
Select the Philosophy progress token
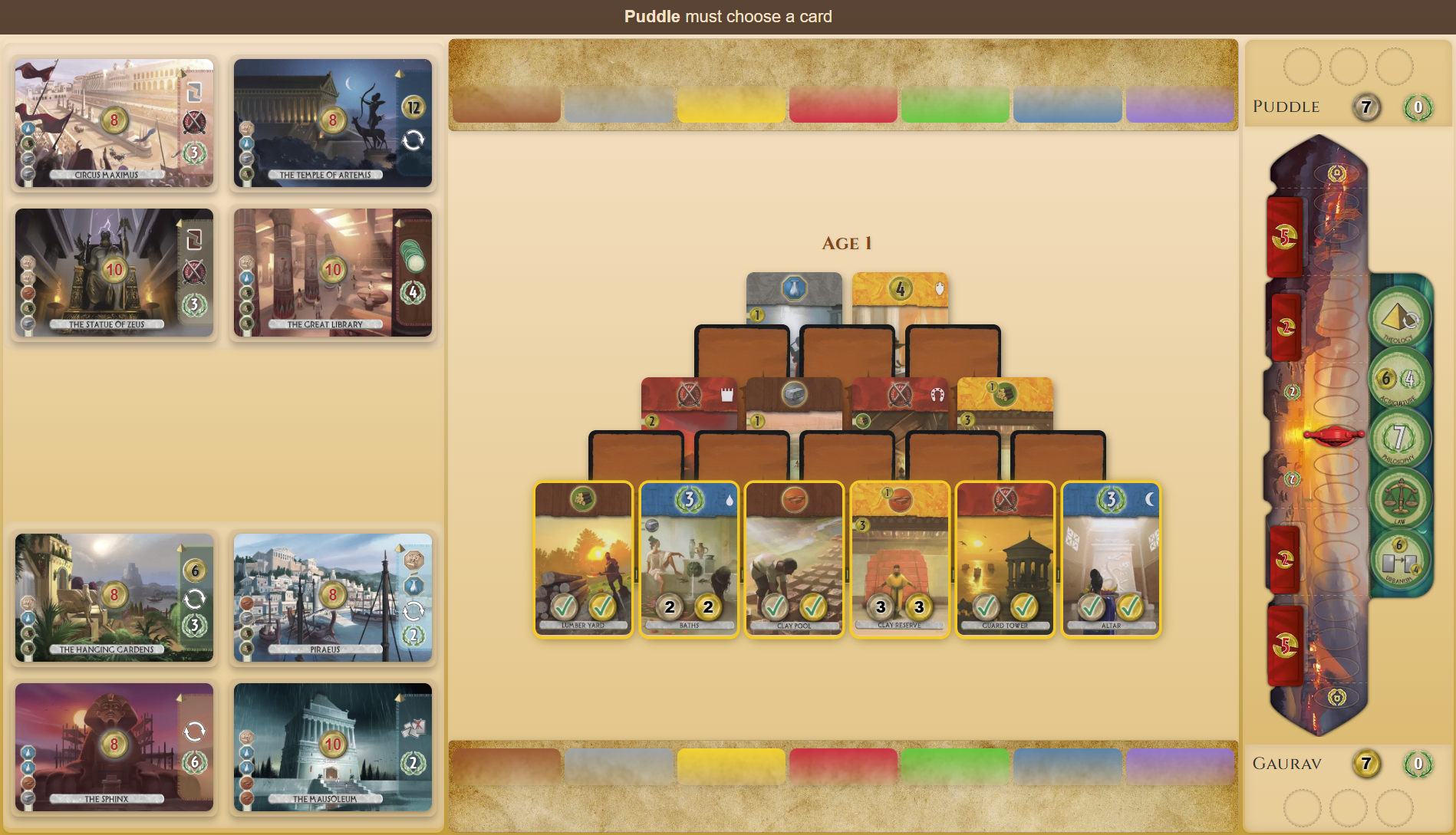click(1402, 438)
